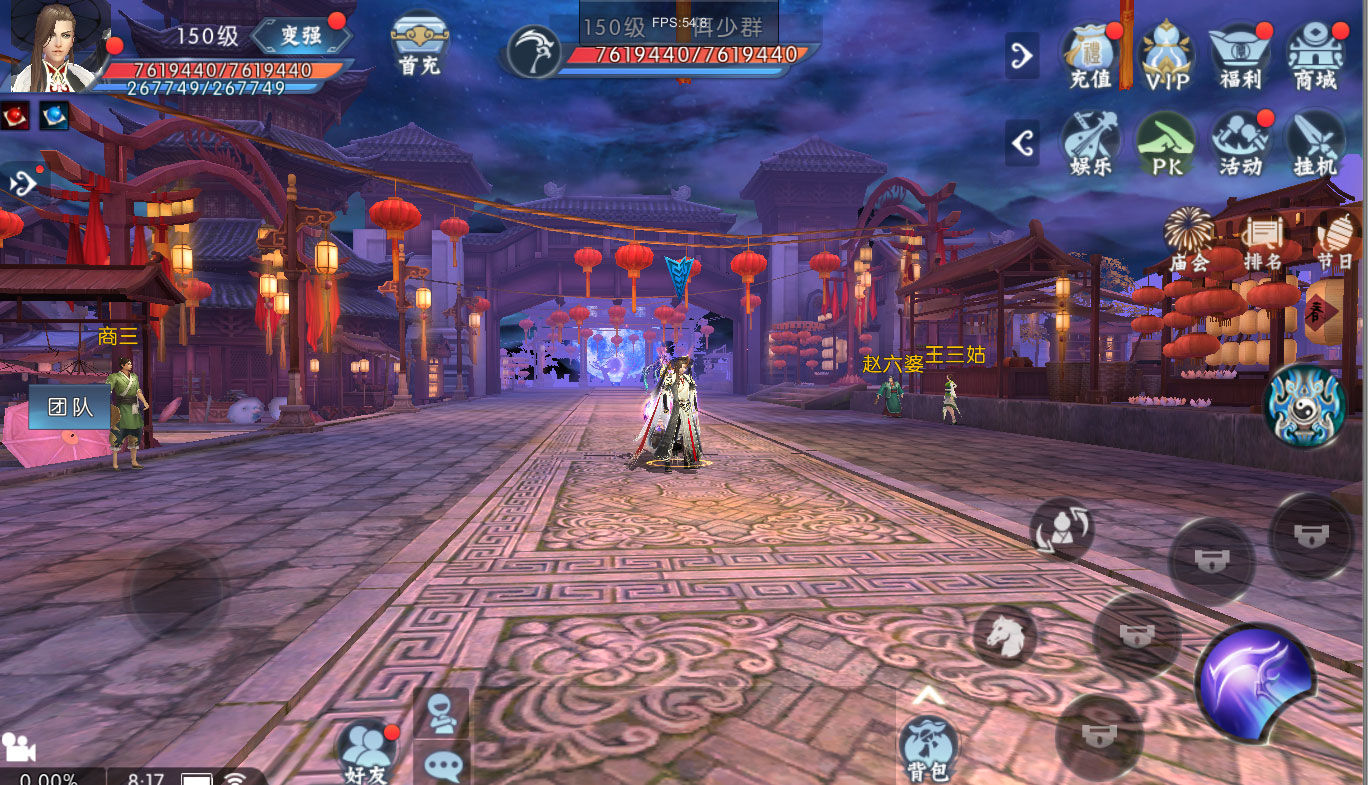
Task: Tap the 变强 power-up button
Action: (301, 36)
